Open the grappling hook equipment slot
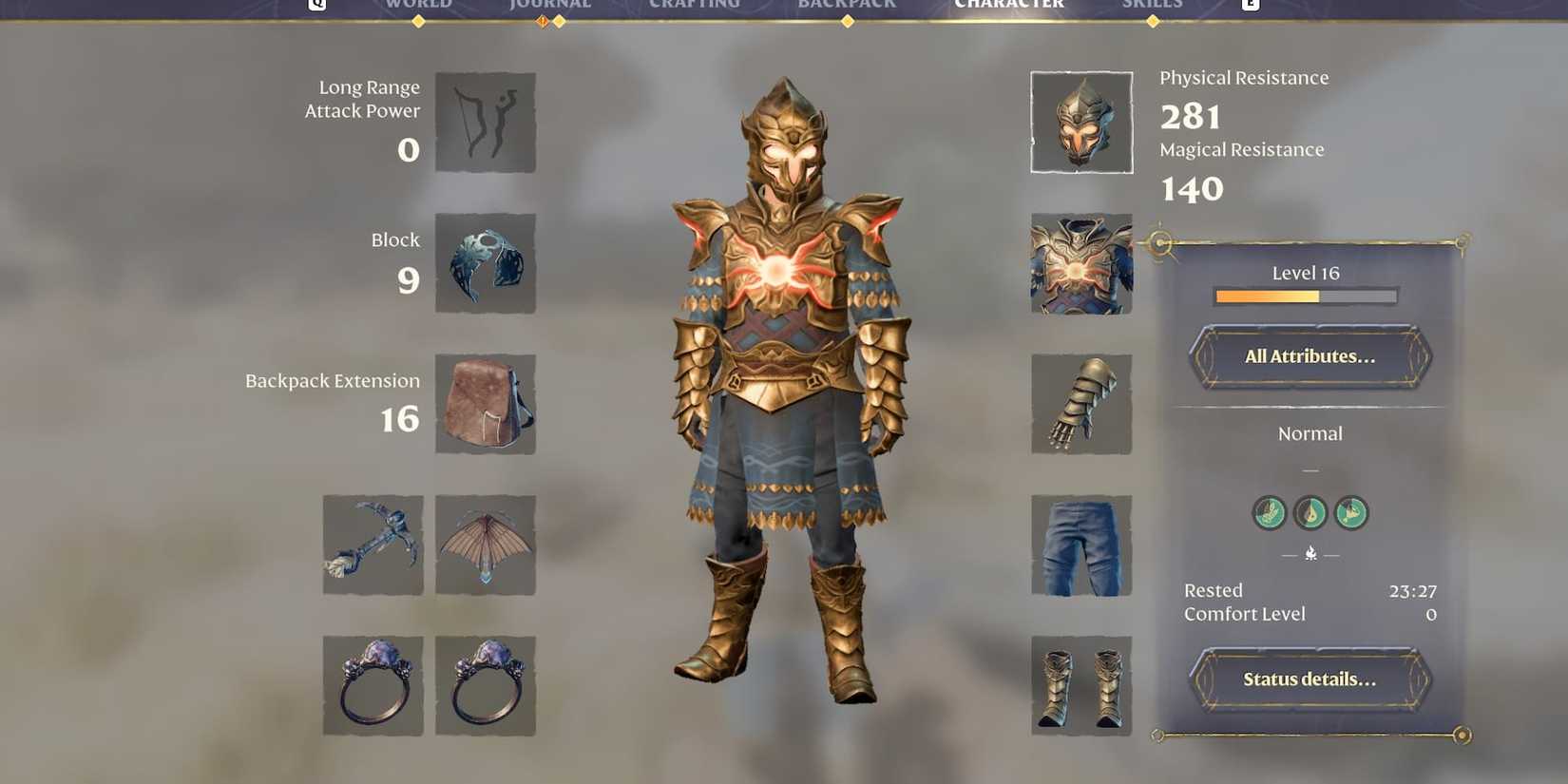Viewport: 1568px width, 784px height. pos(373,545)
